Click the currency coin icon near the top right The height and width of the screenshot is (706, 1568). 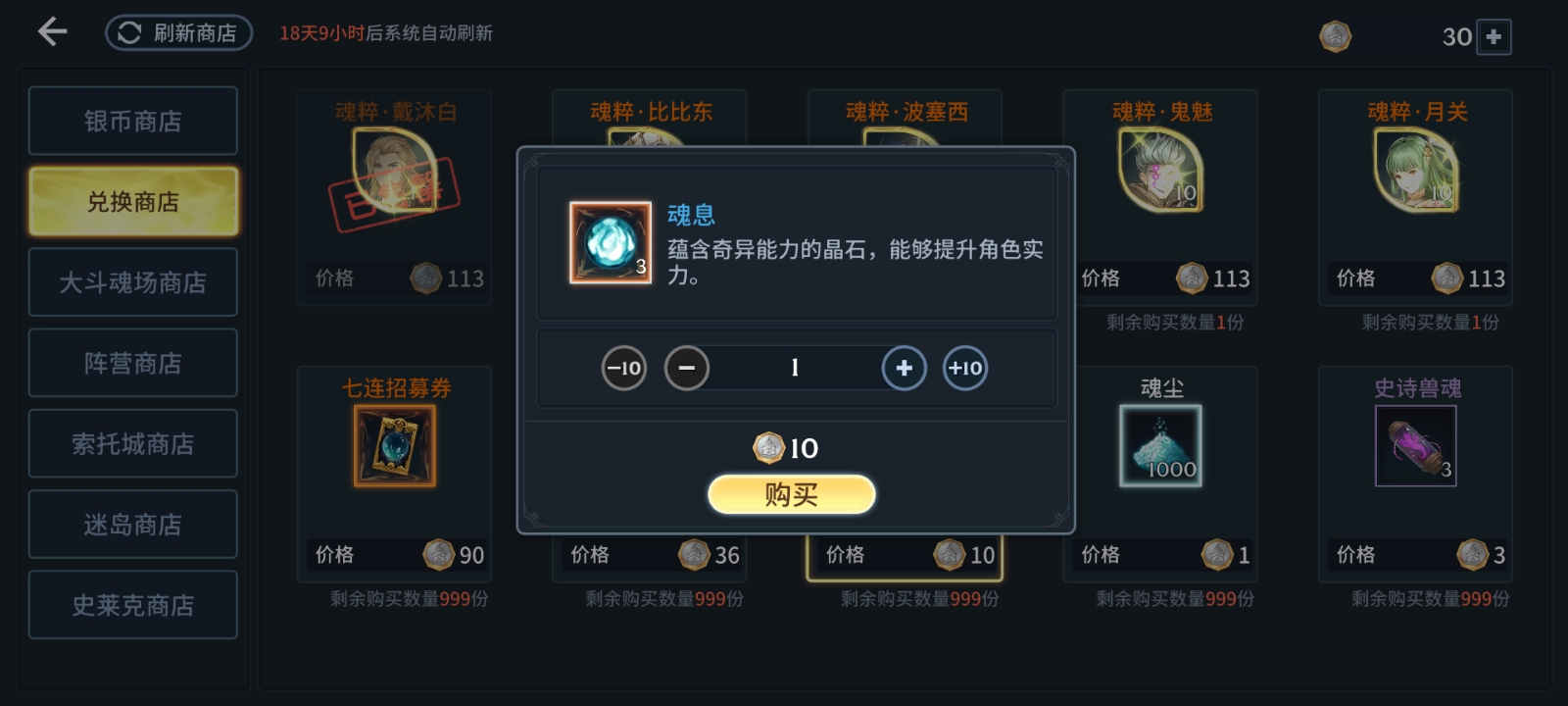1335,36
